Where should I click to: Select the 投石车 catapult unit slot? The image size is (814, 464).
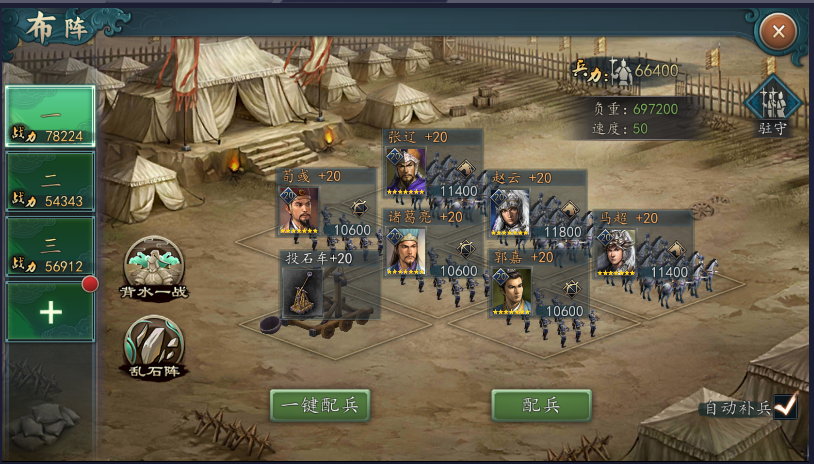click(x=301, y=292)
